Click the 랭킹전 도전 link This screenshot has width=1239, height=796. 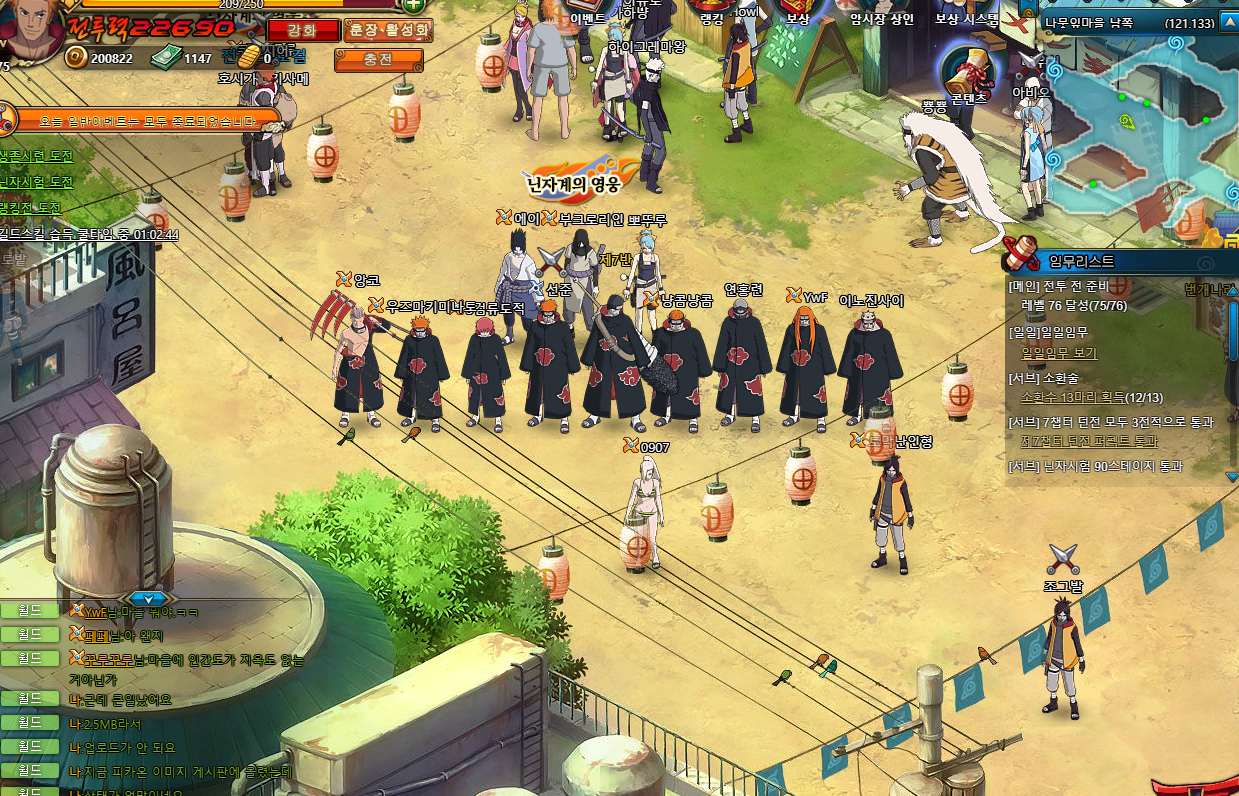pyautogui.click(x=32, y=208)
